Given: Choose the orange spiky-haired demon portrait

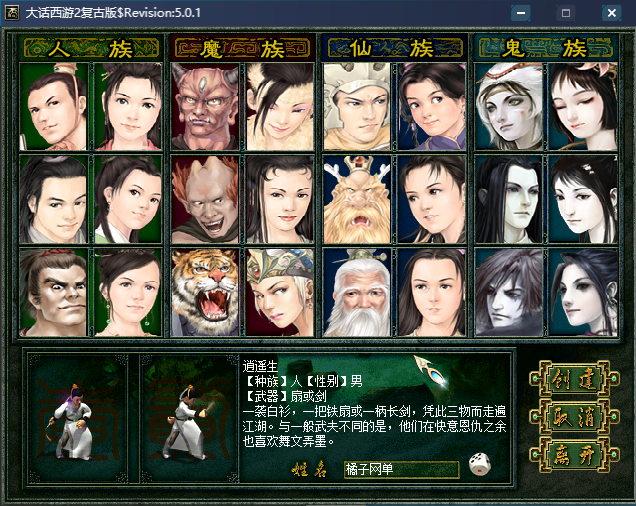Looking at the screenshot, I should tap(205, 200).
